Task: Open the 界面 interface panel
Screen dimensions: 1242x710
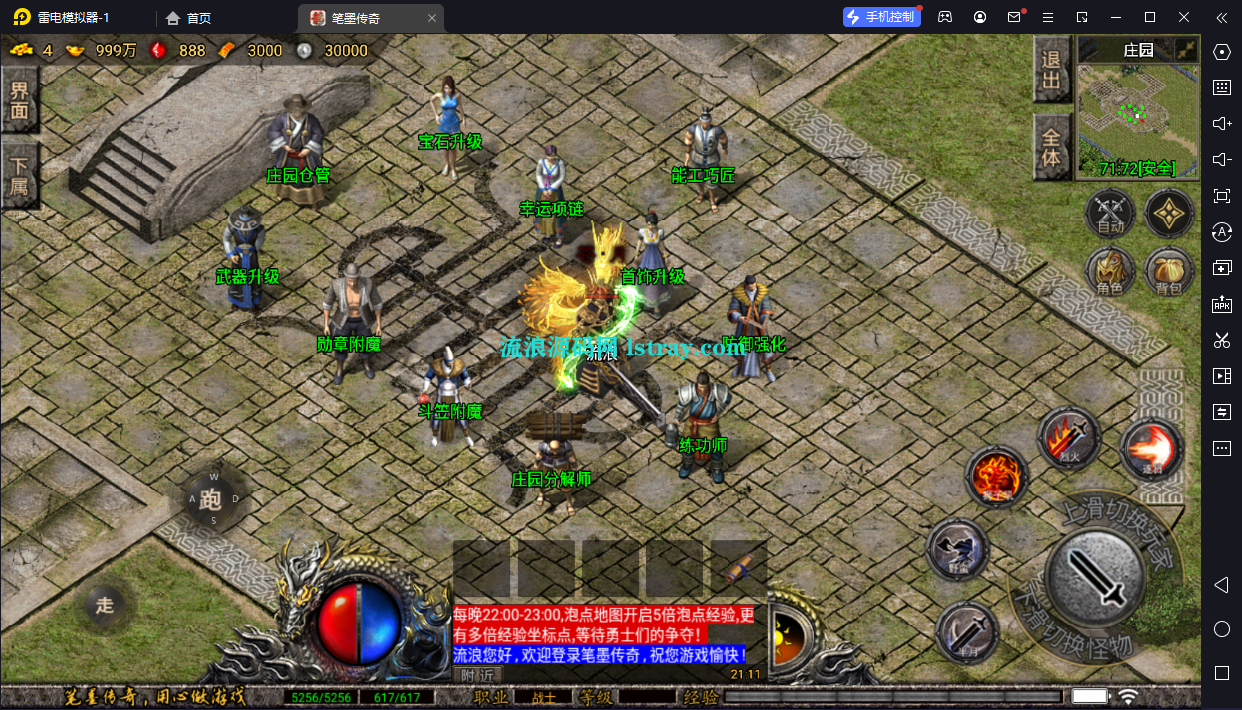Action: coord(19,100)
